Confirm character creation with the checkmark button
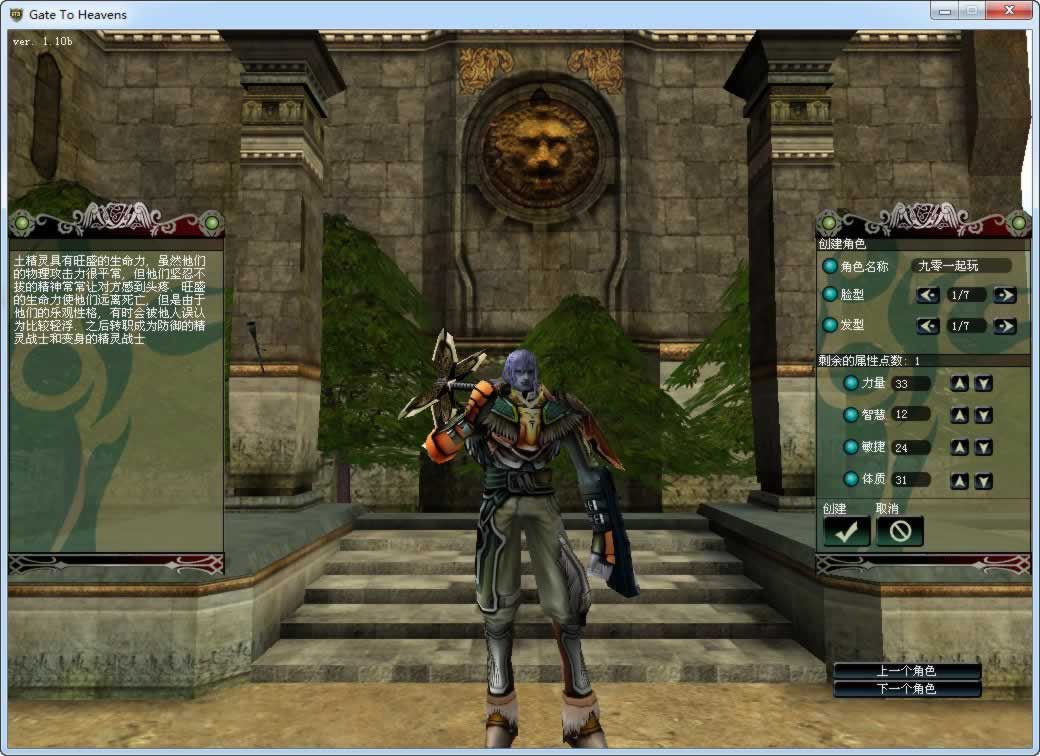The image size is (1040, 756). (846, 532)
